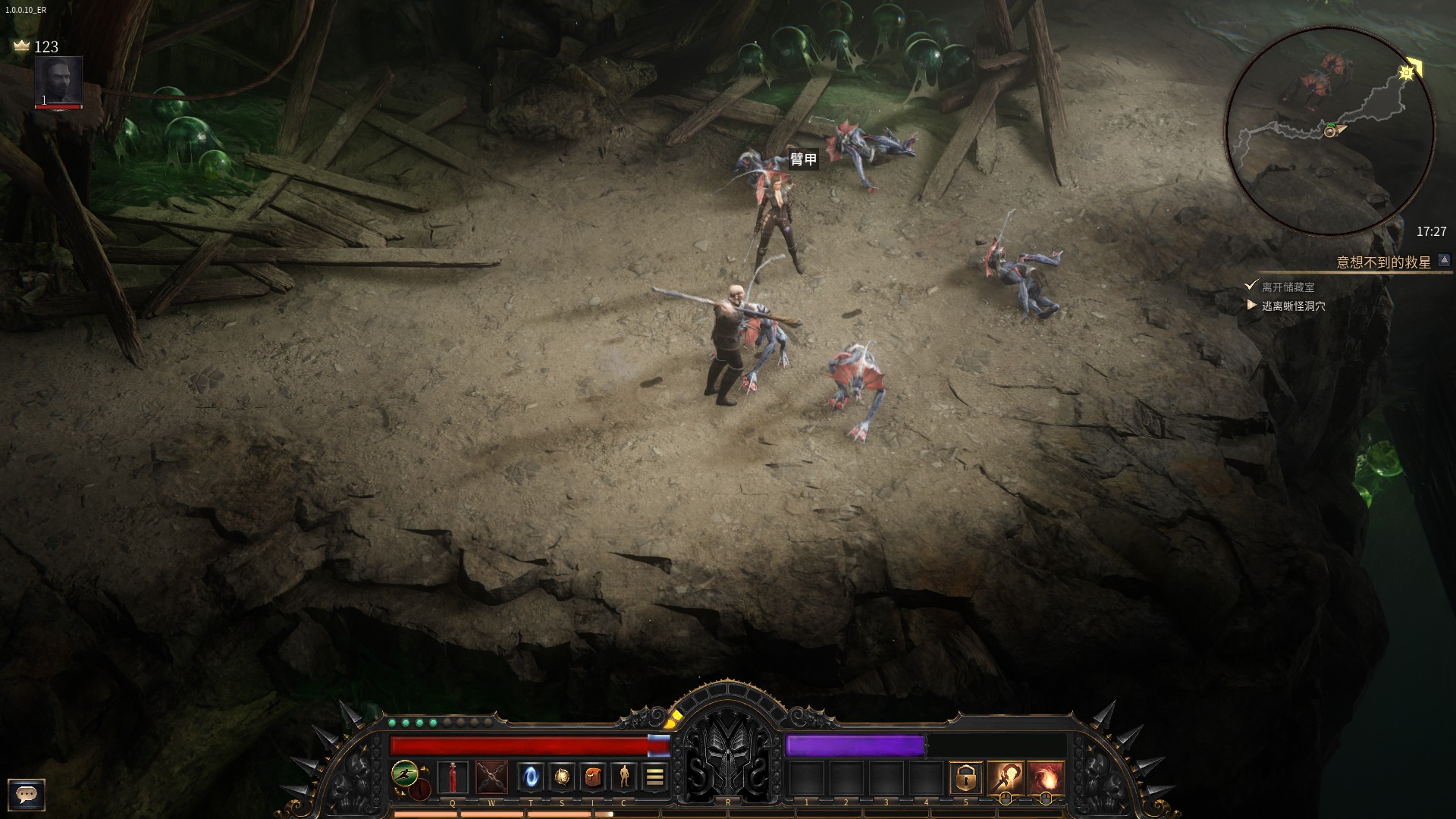Screen dimensions: 1456x819
Task: Click the 逃离蜥怪洞穴 objective entry
Action: pyautogui.click(x=1294, y=306)
